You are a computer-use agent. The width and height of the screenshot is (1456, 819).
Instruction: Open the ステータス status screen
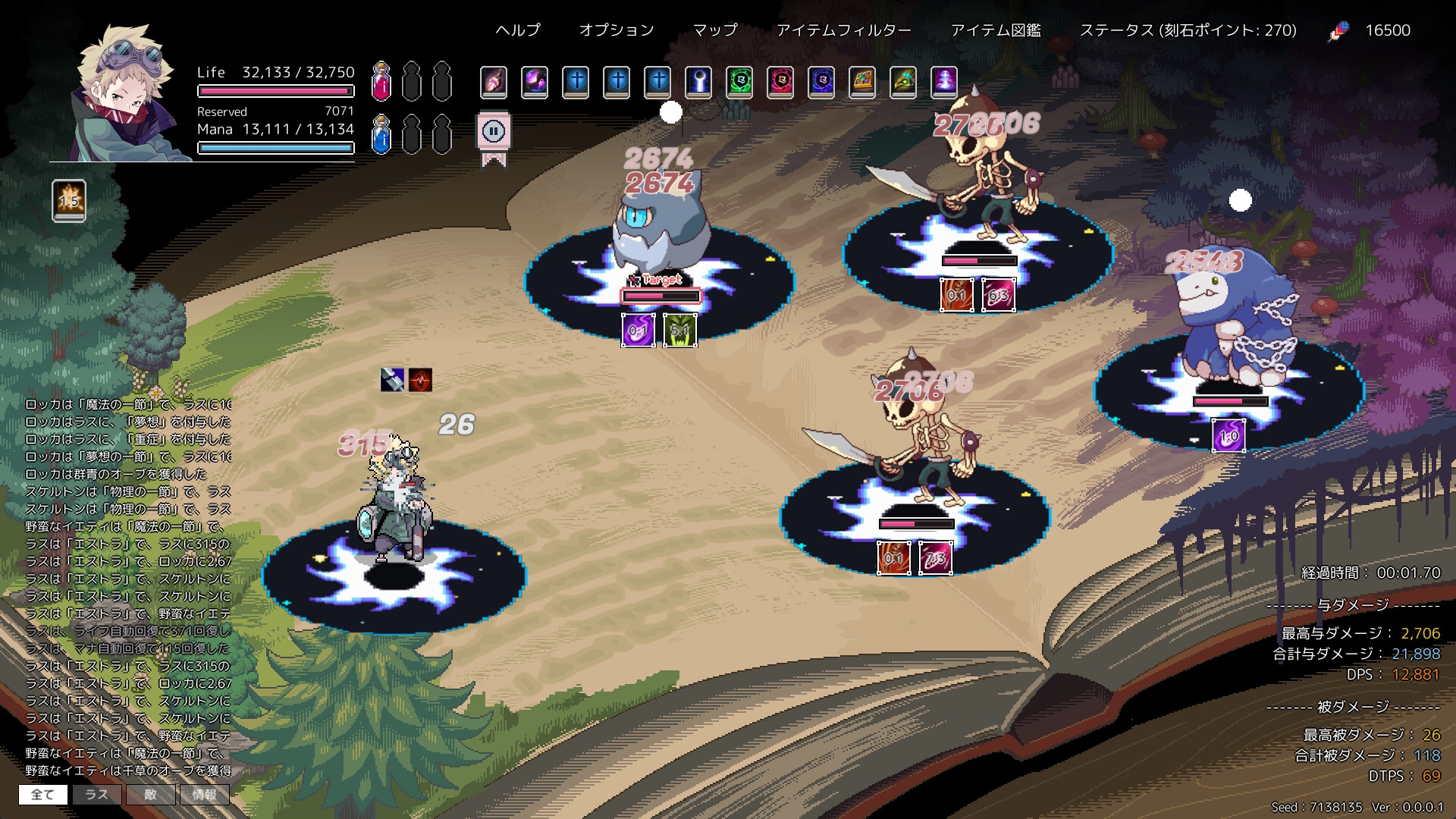click(1188, 30)
